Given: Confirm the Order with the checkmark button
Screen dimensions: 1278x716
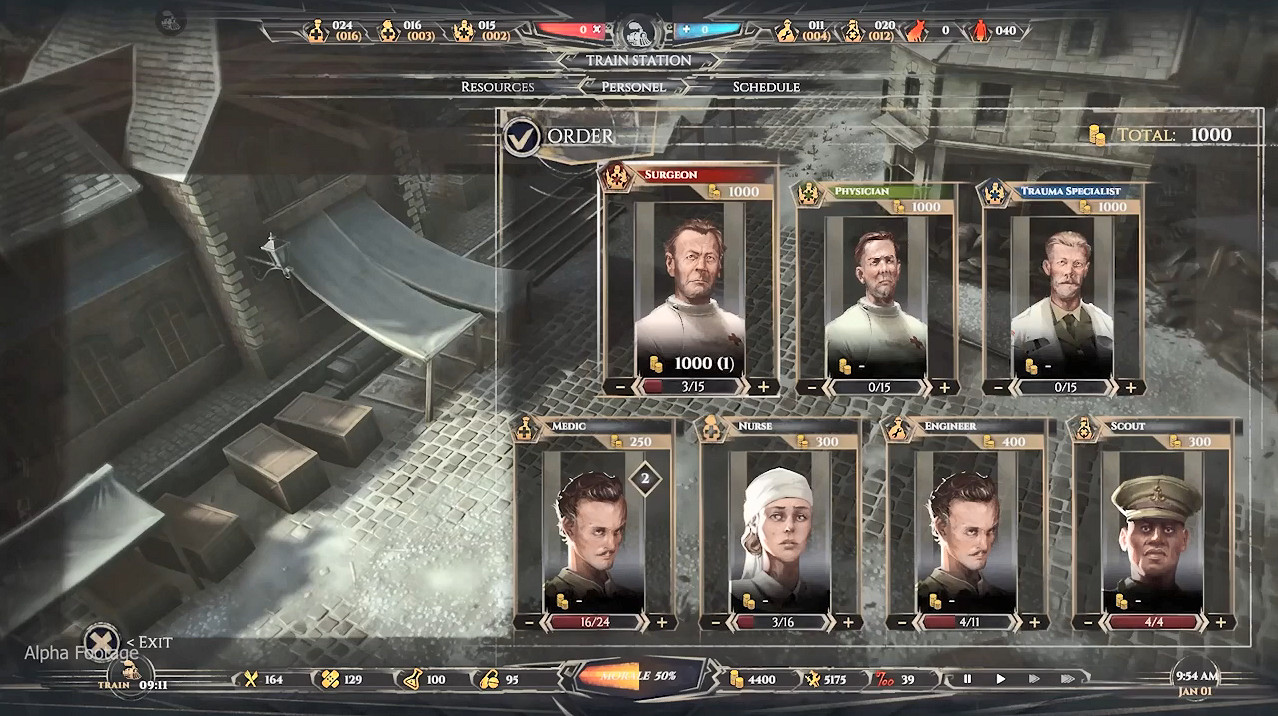Looking at the screenshot, I should click(521, 137).
